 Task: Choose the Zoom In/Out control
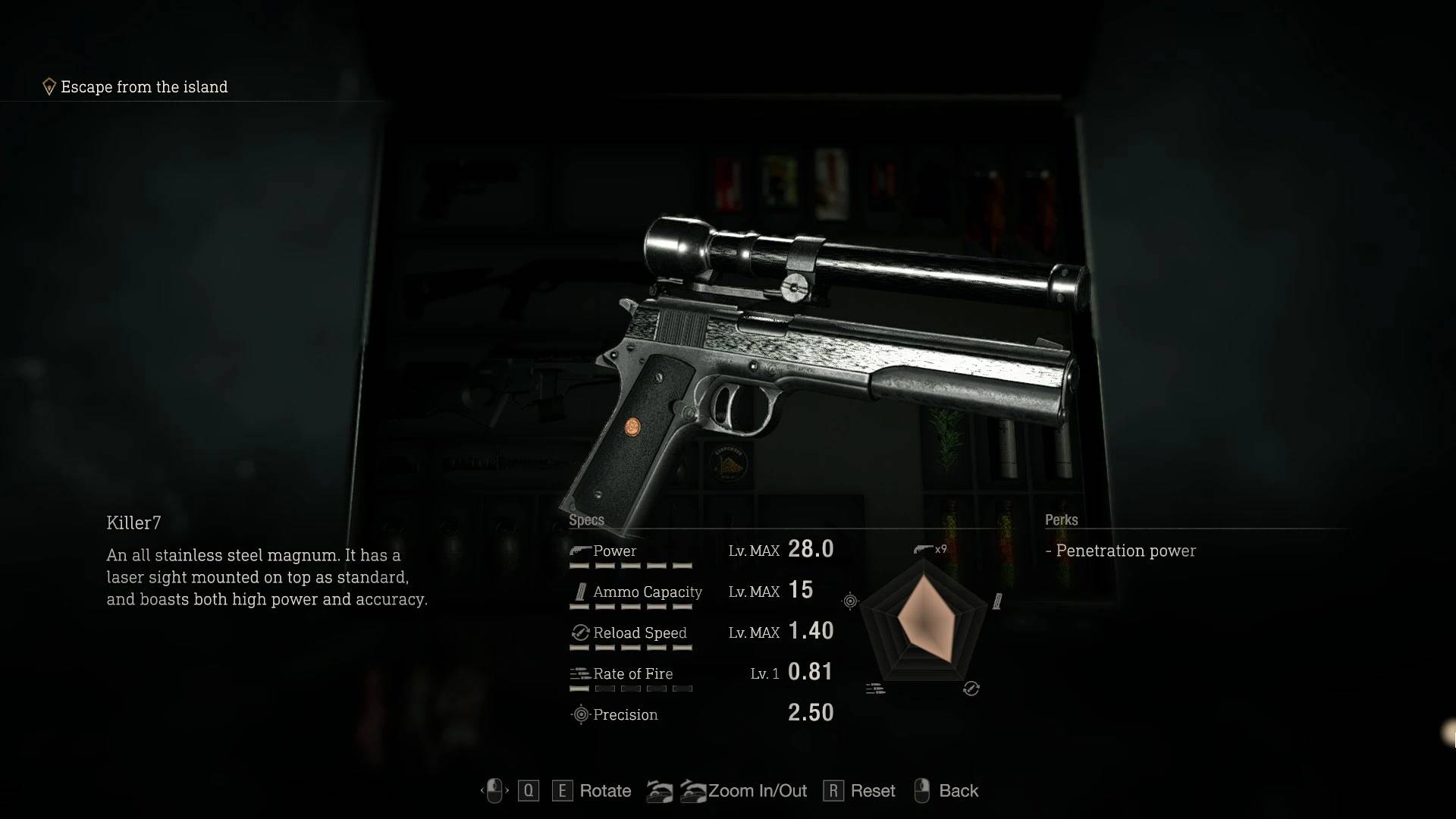[757, 791]
